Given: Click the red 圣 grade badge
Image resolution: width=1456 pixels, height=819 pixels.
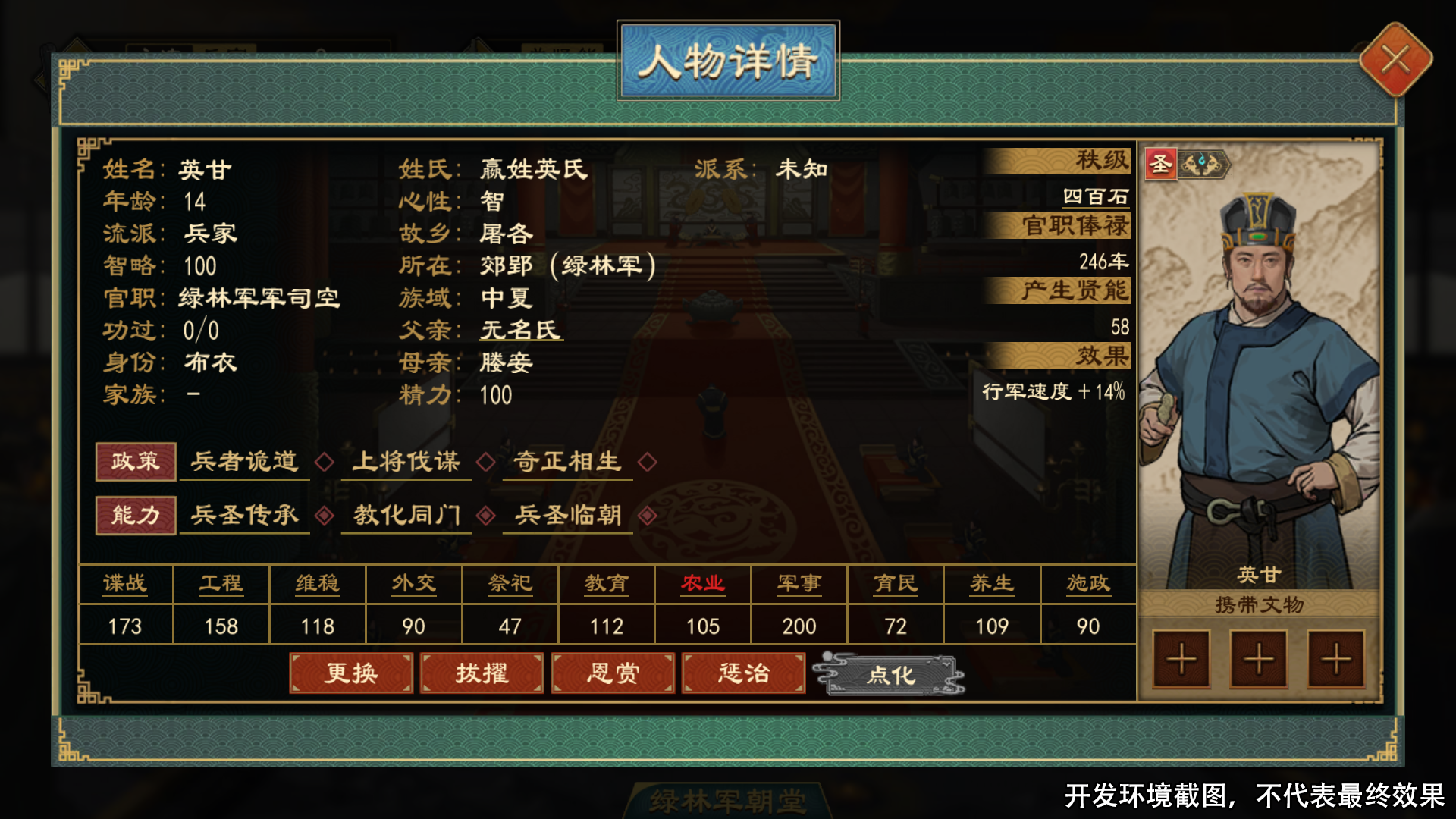Looking at the screenshot, I should pos(1162,163).
